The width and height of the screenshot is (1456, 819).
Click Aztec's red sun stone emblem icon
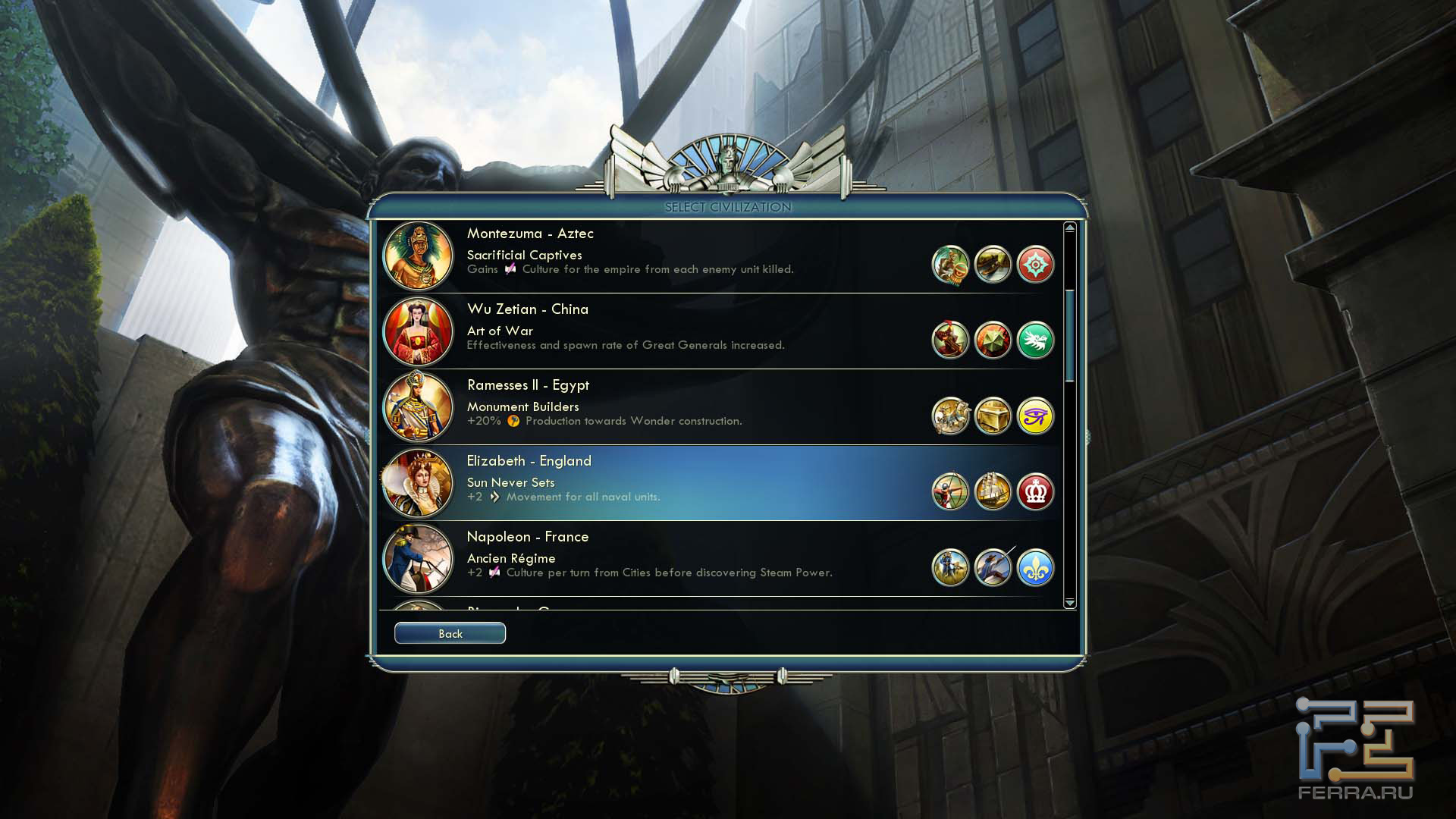tap(1035, 265)
